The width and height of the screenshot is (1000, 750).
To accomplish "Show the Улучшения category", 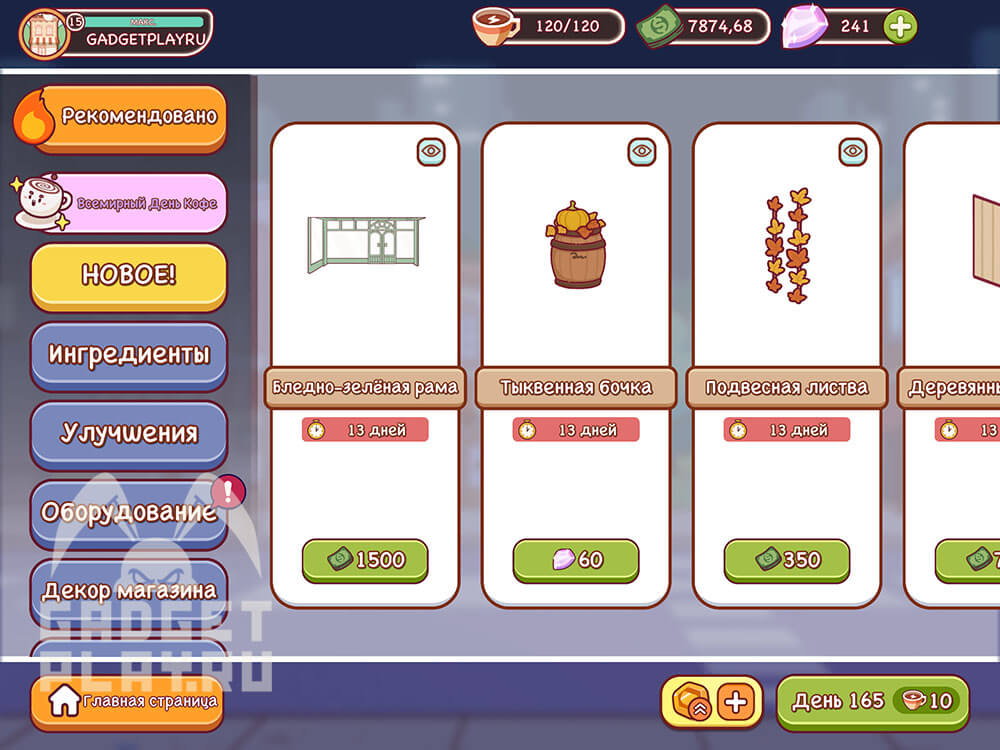I will (x=128, y=433).
